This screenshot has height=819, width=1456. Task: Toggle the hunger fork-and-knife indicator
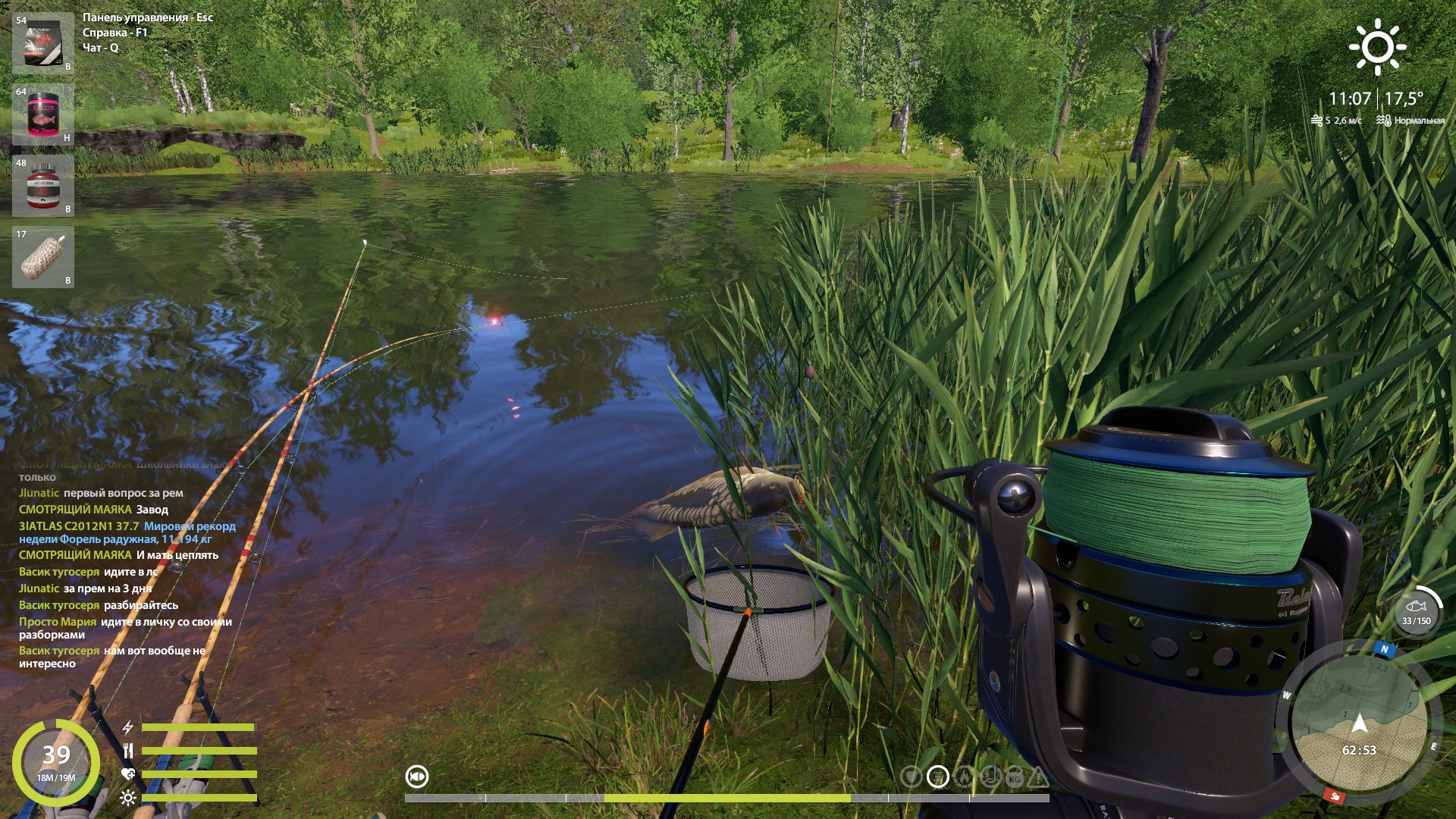(127, 751)
